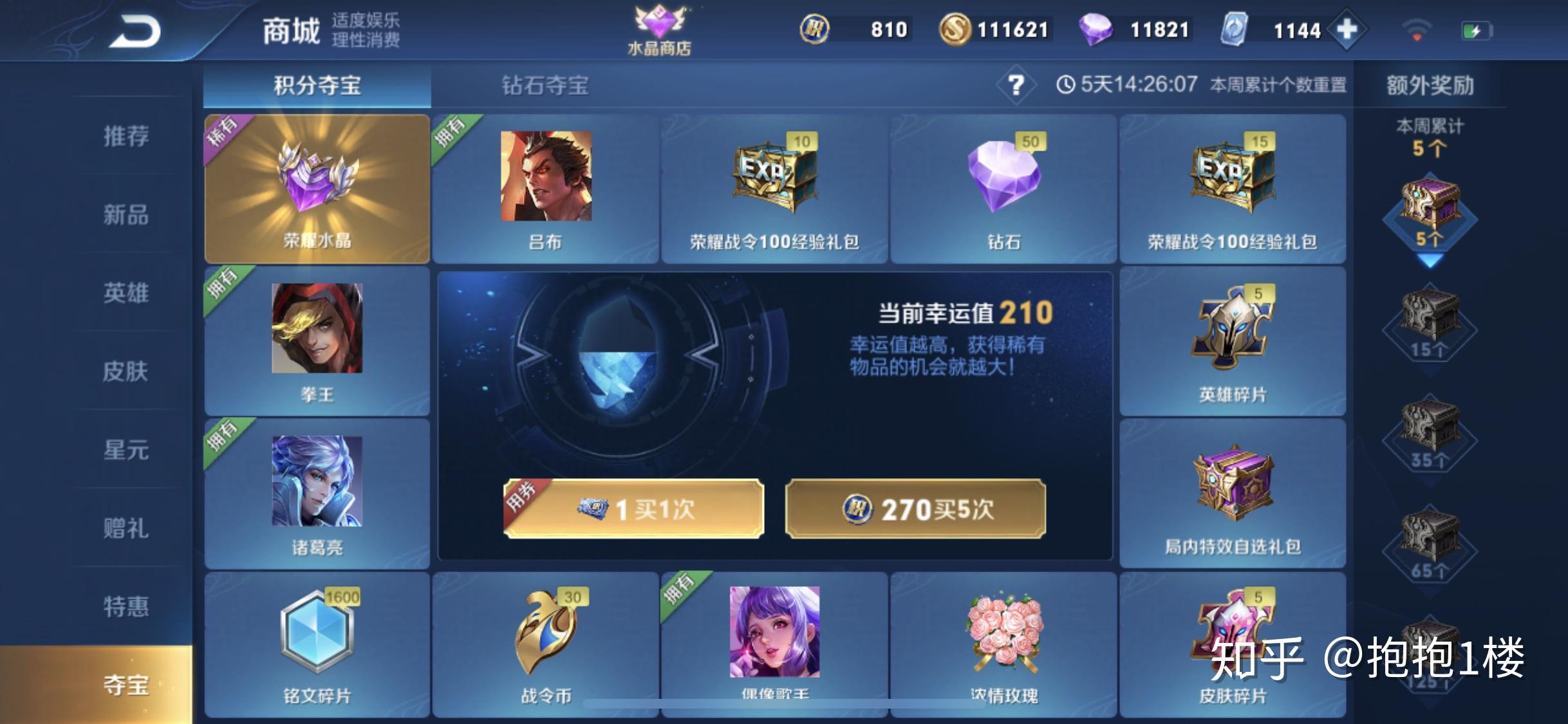Switch to the 钻石夺宝 tab
Screen dimensions: 1568x724
coord(545,86)
